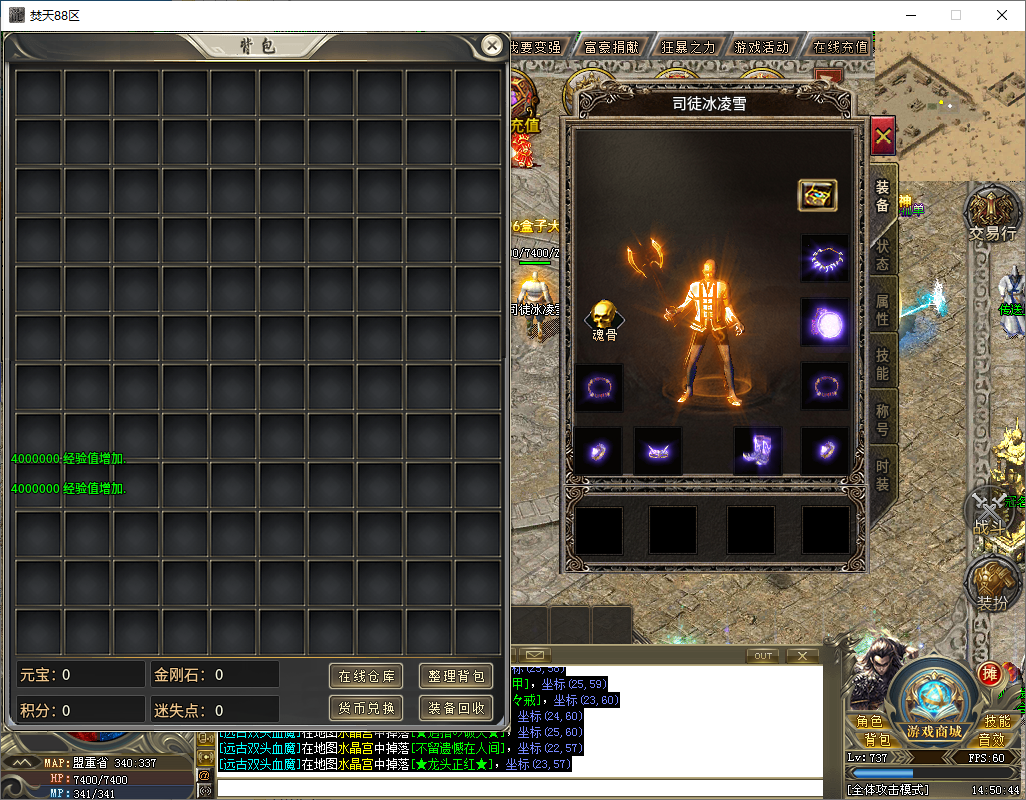
Task: Open the 狂暴之力 menu
Action: click(688, 47)
